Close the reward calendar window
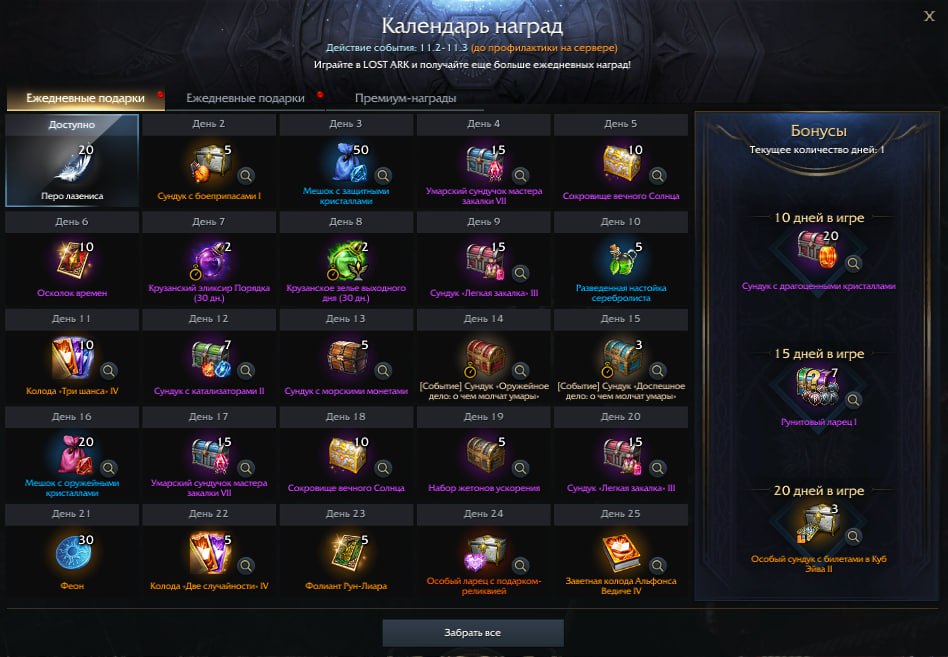Viewport: 948px width, 657px height. (x=930, y=14)
